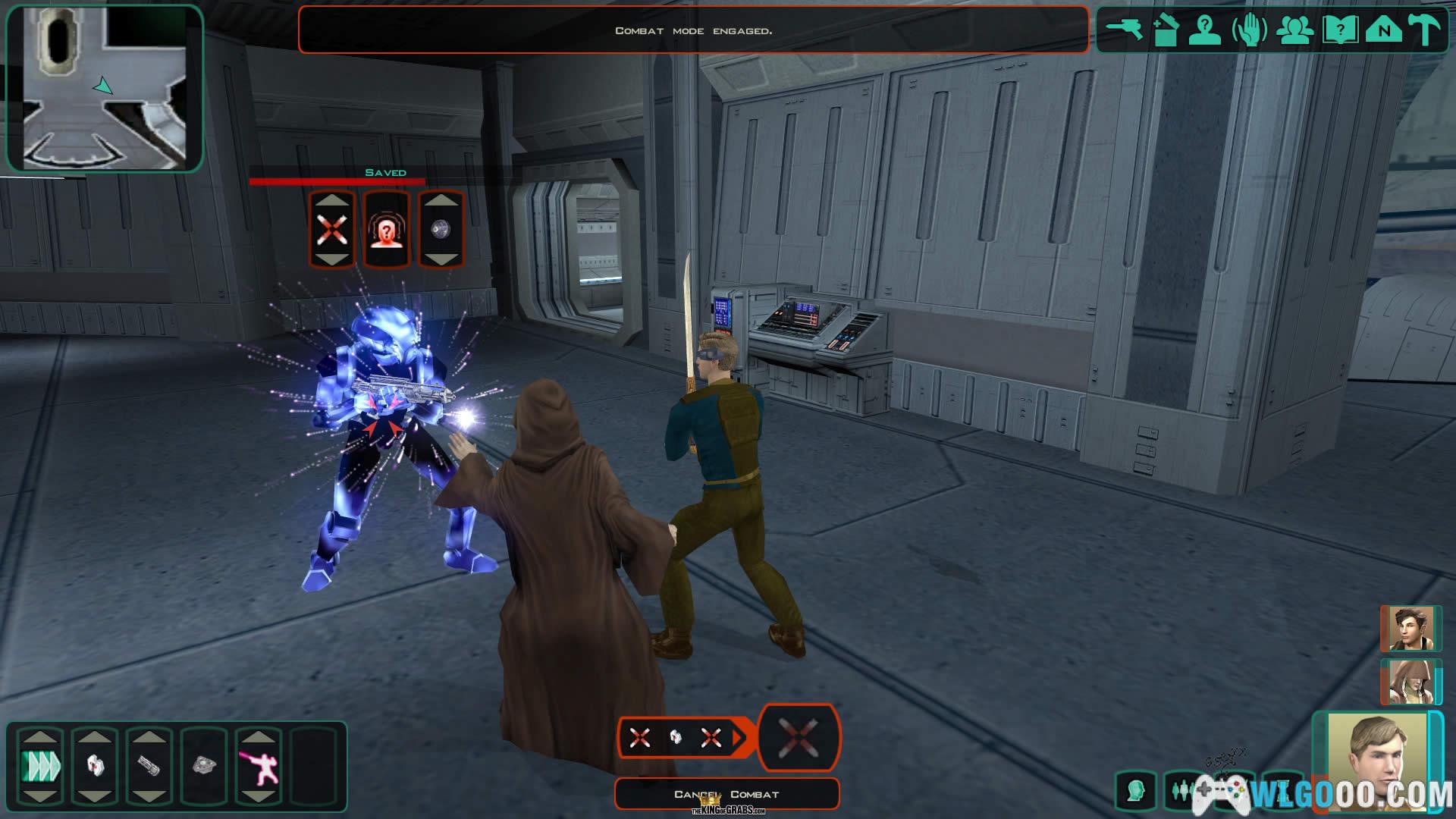Image resolution: width=1456 pixels, height=819 pixels.
Task: Select the large current-action crossed sabers icon
Action: tap(799, 737)
